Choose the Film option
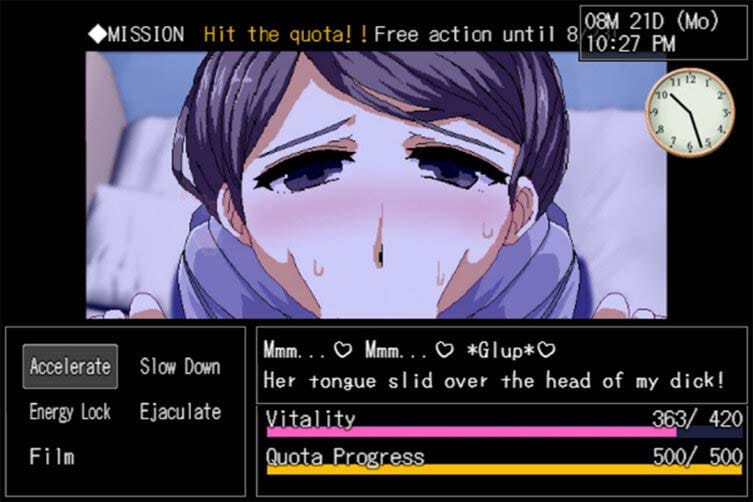Image resolution: width=753 pixels, height=502 pixels. pos(52,457)
